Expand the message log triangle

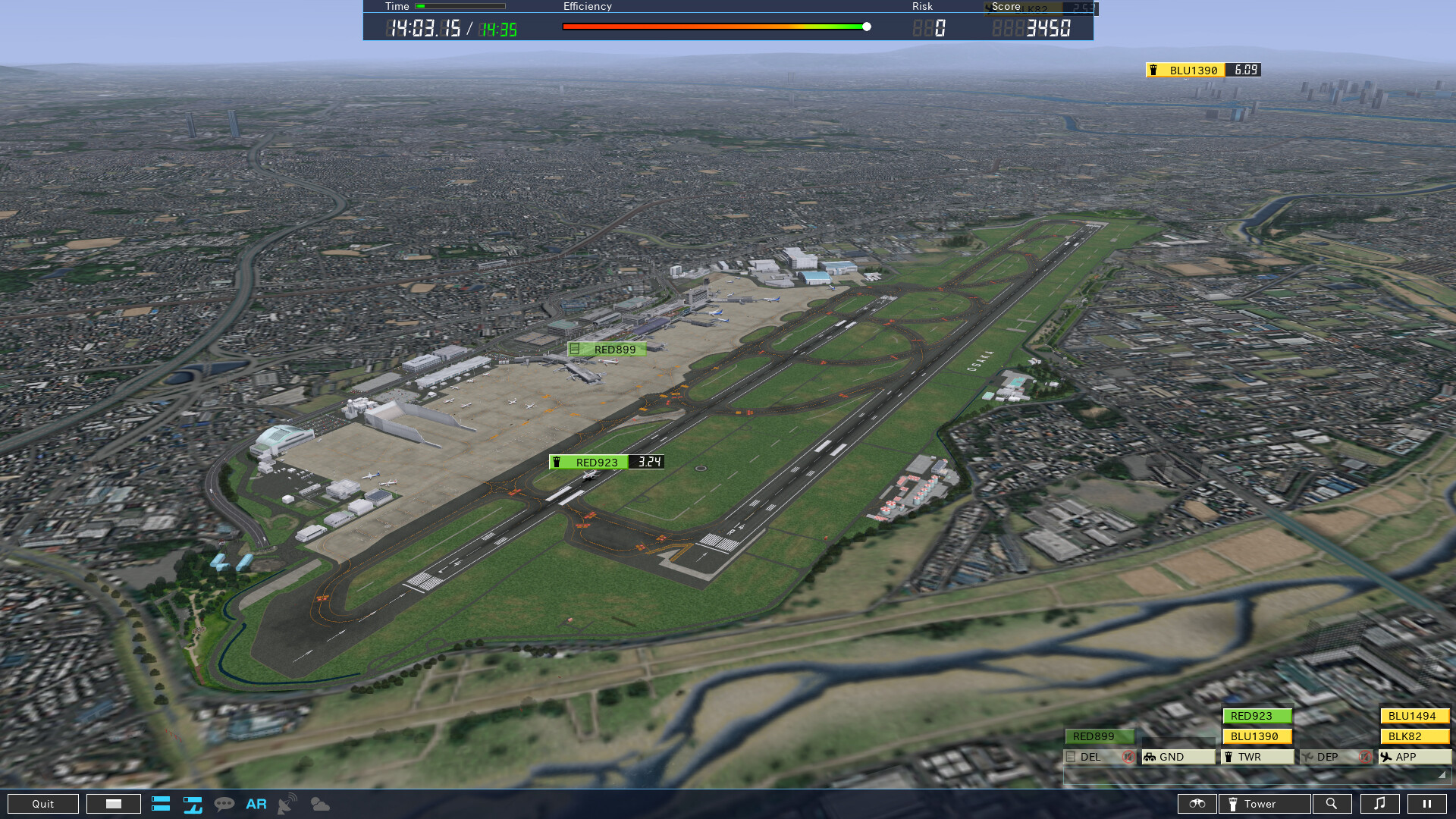[1442, 775]
